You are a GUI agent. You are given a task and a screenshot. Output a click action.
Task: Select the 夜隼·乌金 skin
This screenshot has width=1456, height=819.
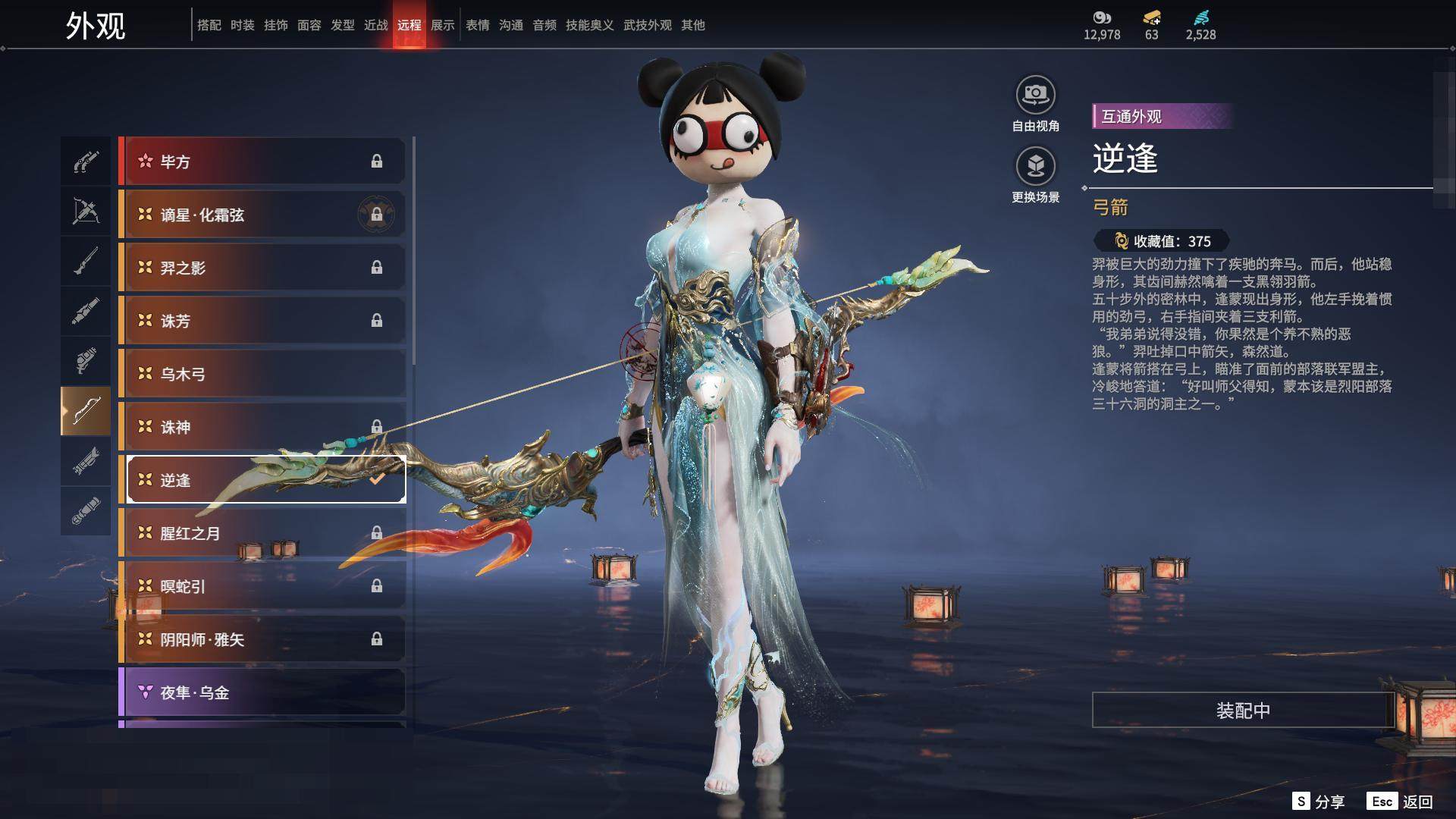click(x=262, y=692)
